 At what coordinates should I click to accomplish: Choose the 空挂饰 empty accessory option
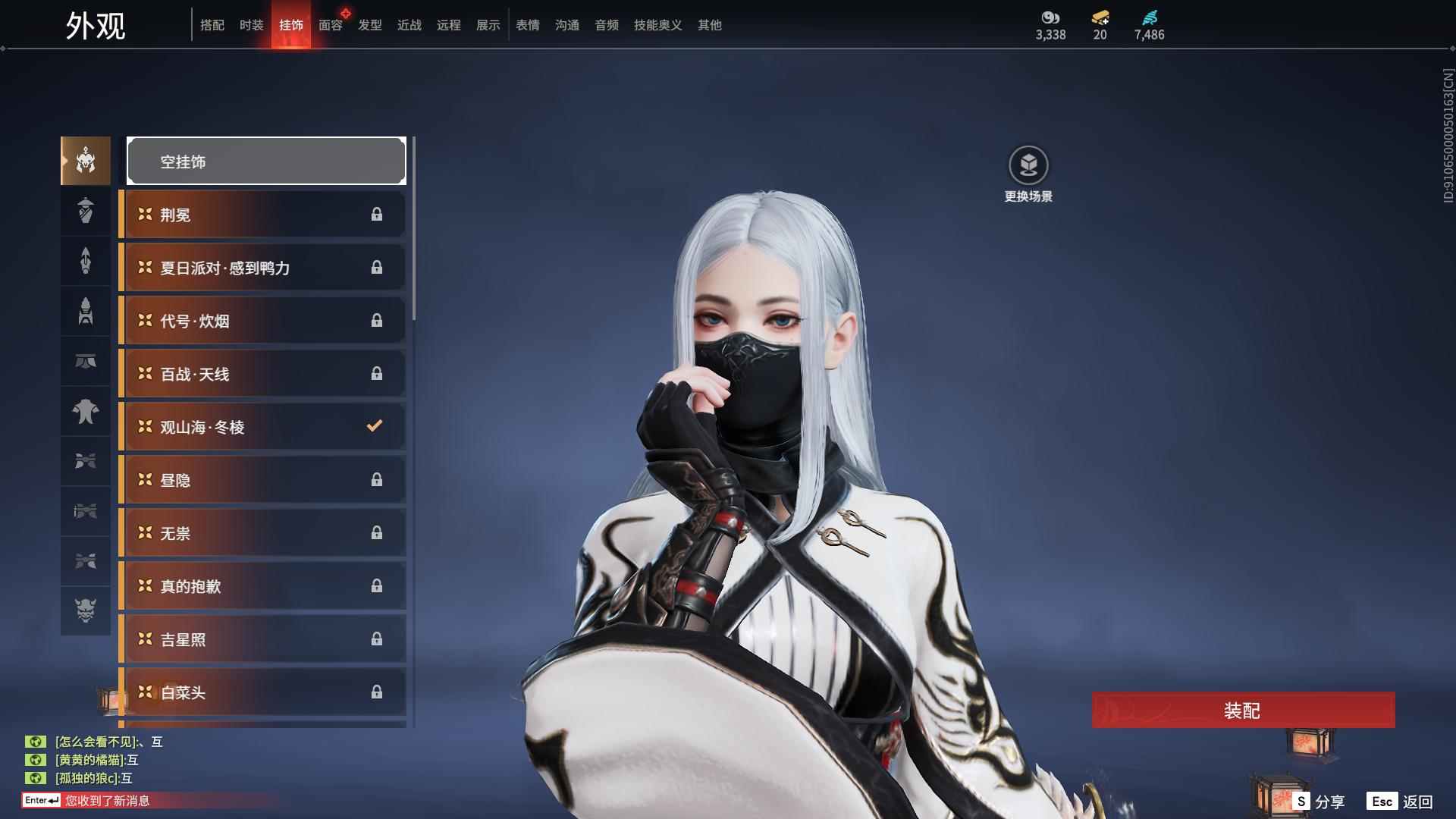pyautogui.click(x=266, y=161)
